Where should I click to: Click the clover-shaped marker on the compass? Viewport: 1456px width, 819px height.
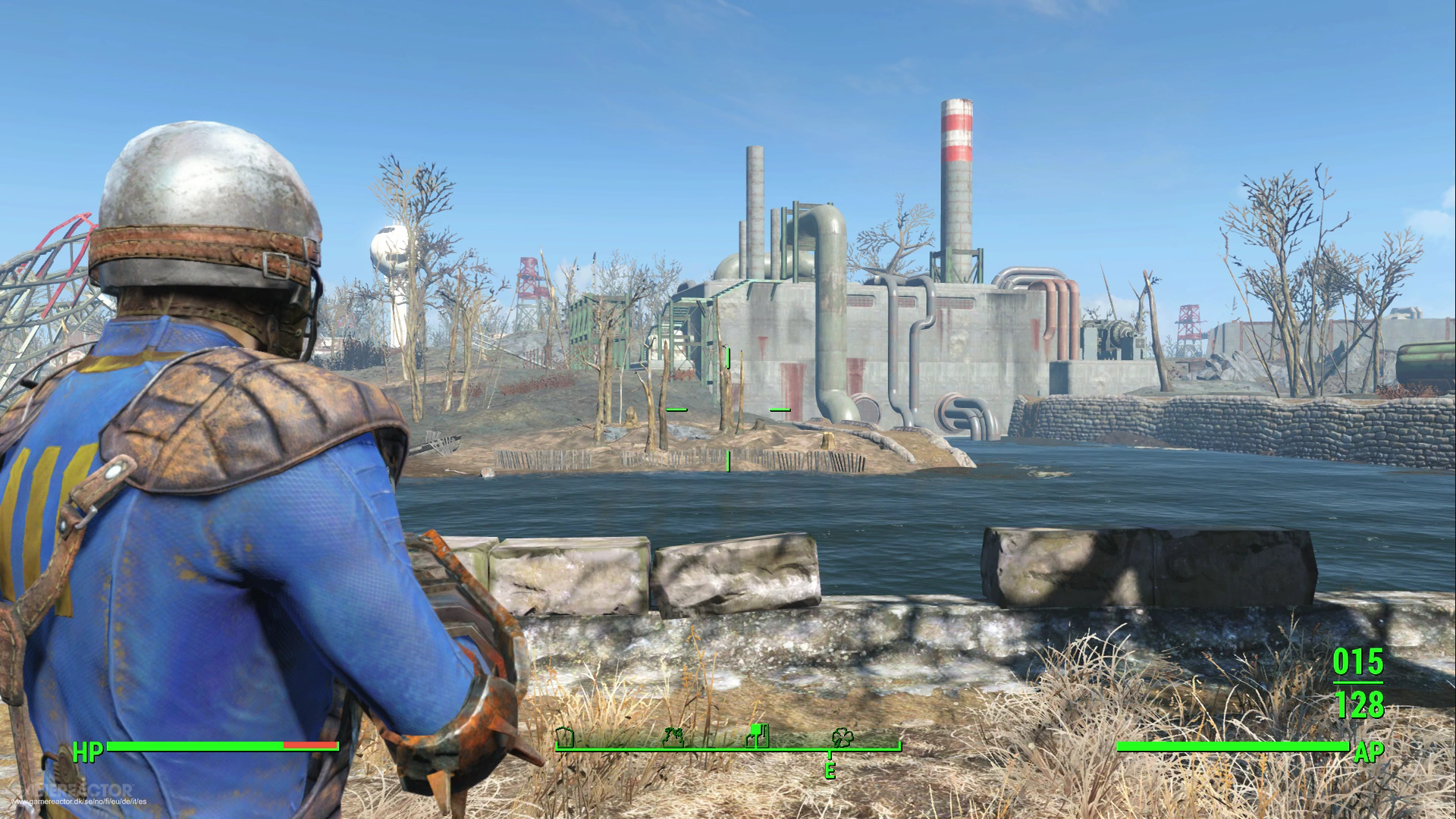(843, 737)
